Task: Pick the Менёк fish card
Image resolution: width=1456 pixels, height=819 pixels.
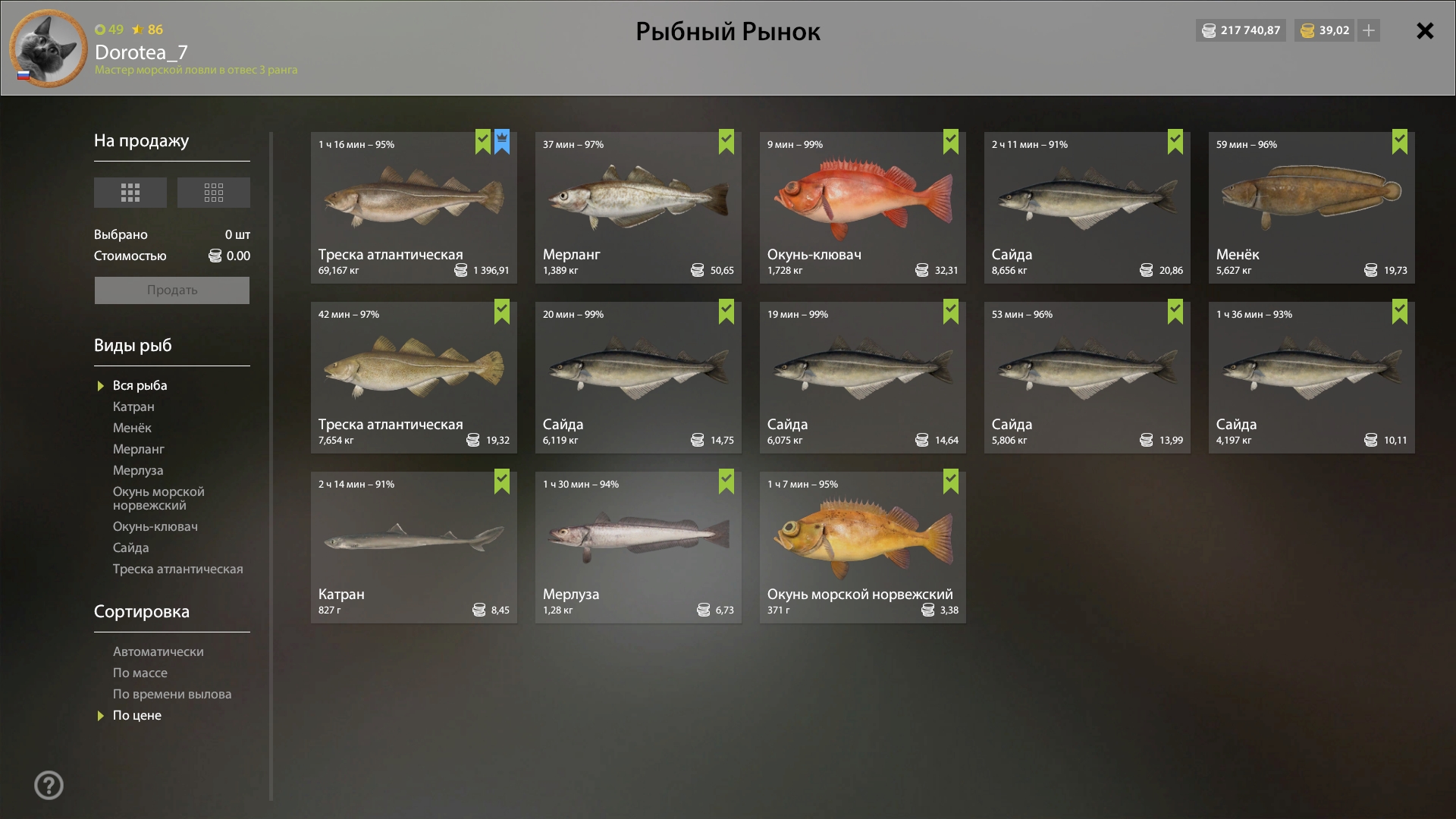Action: tap(1311, 208)
